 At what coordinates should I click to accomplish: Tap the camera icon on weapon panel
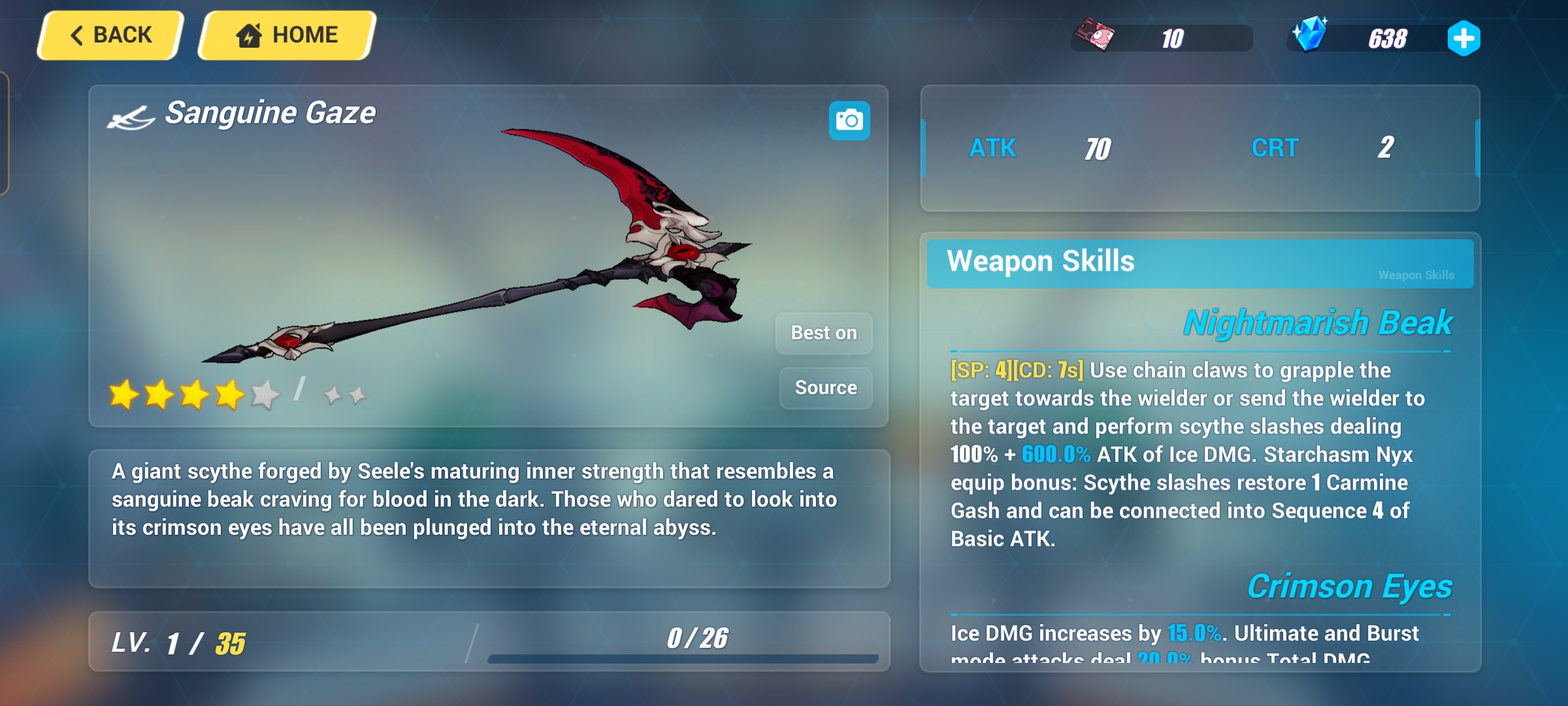coord(849,120)
